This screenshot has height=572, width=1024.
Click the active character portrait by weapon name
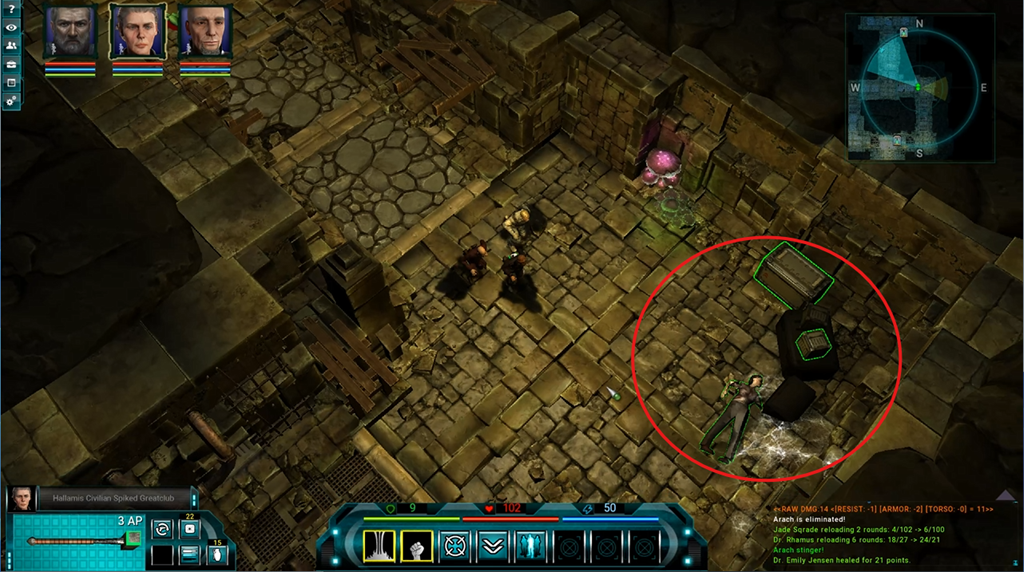pos(21,499)
